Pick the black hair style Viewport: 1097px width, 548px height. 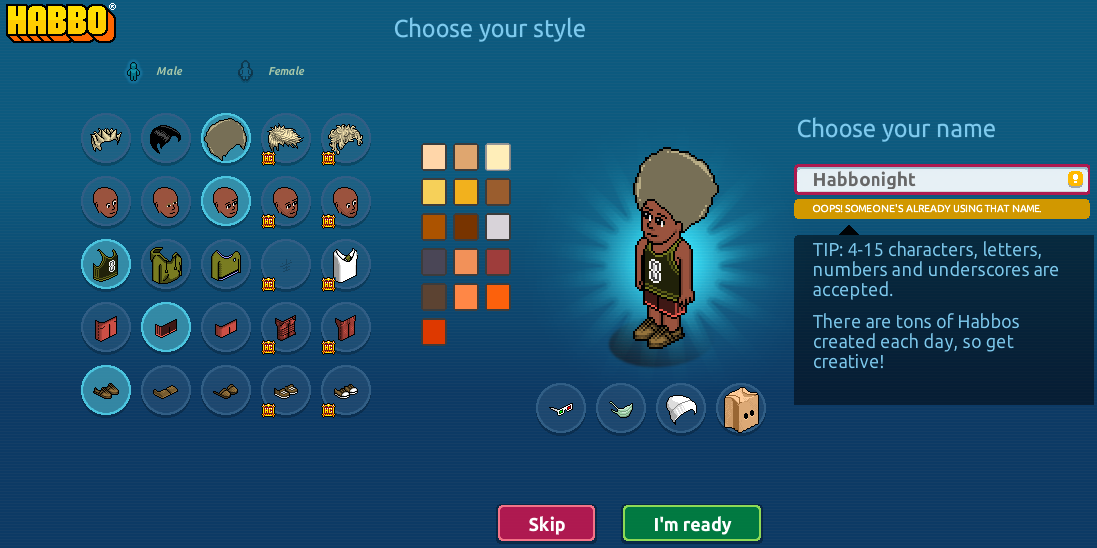[x=166, y=138]
